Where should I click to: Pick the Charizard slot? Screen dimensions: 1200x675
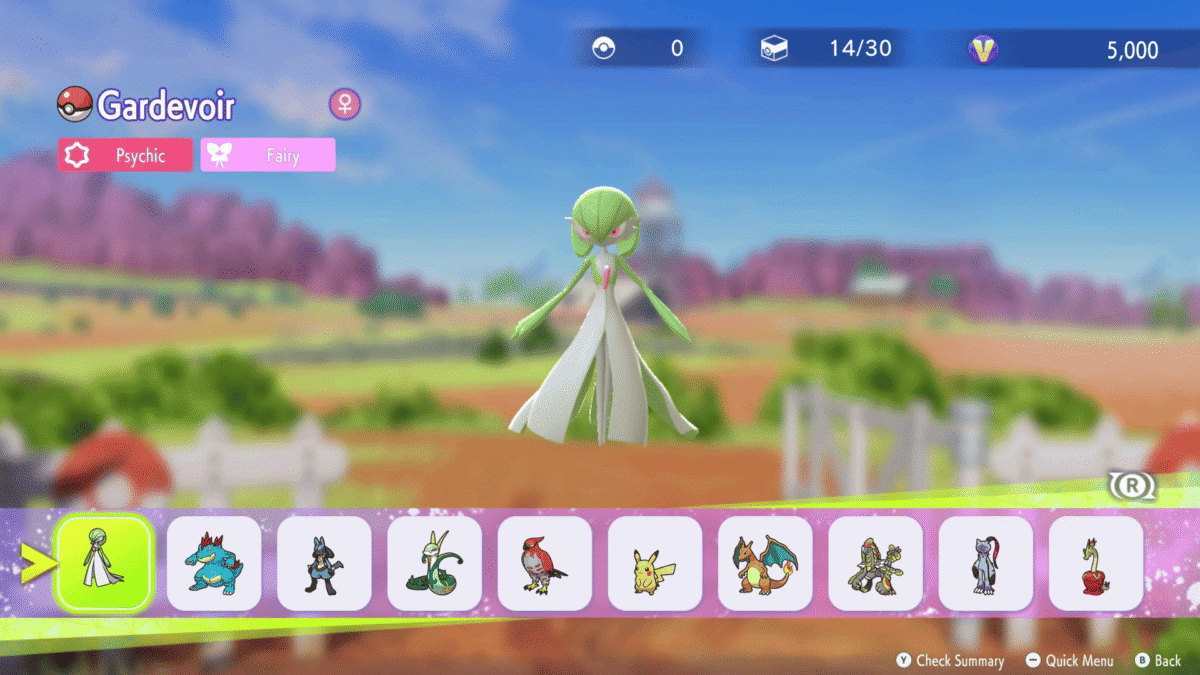pyautogui.click(x=765, y=563)
